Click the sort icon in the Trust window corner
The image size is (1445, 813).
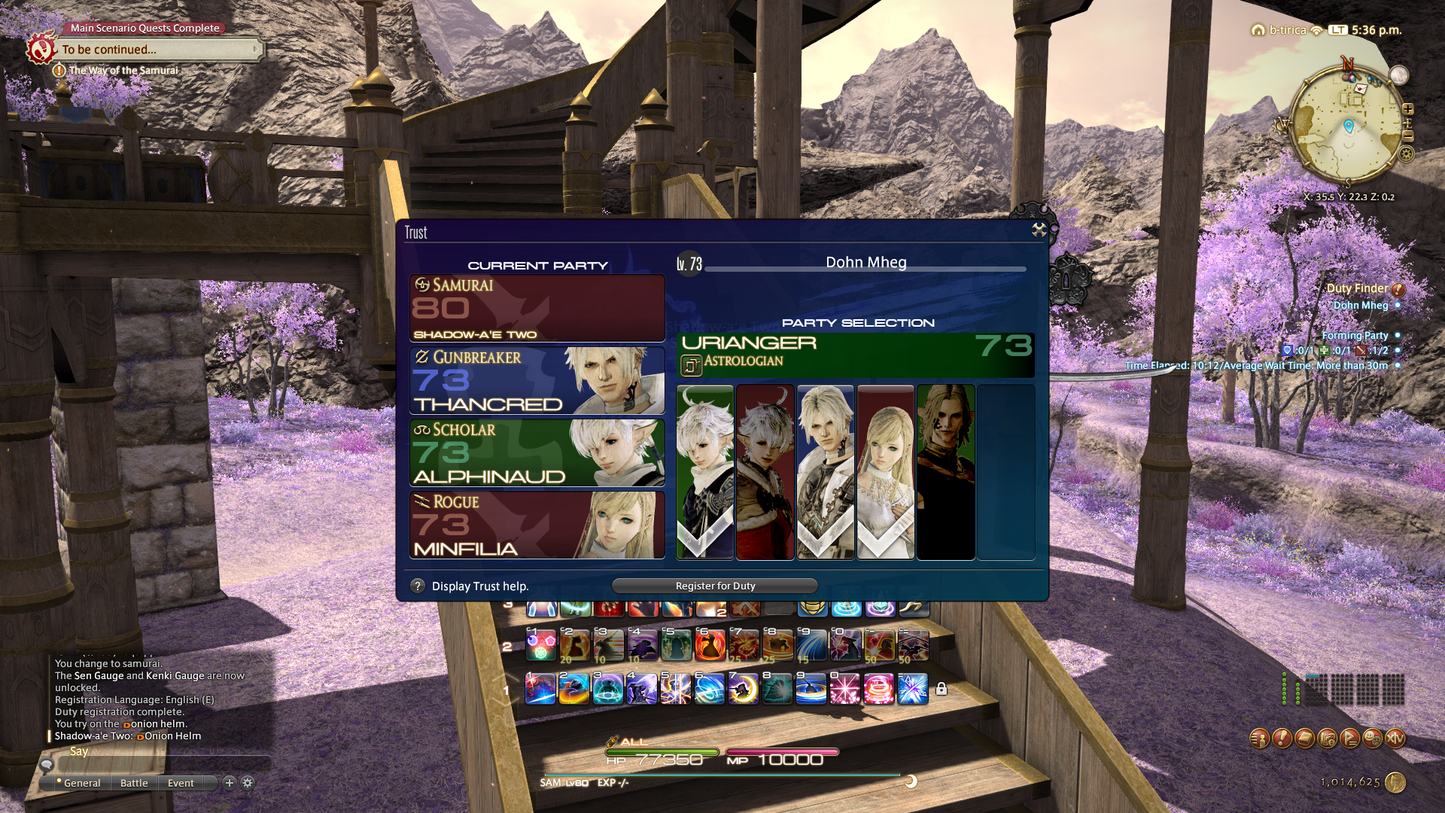[x=1038, y=230]
